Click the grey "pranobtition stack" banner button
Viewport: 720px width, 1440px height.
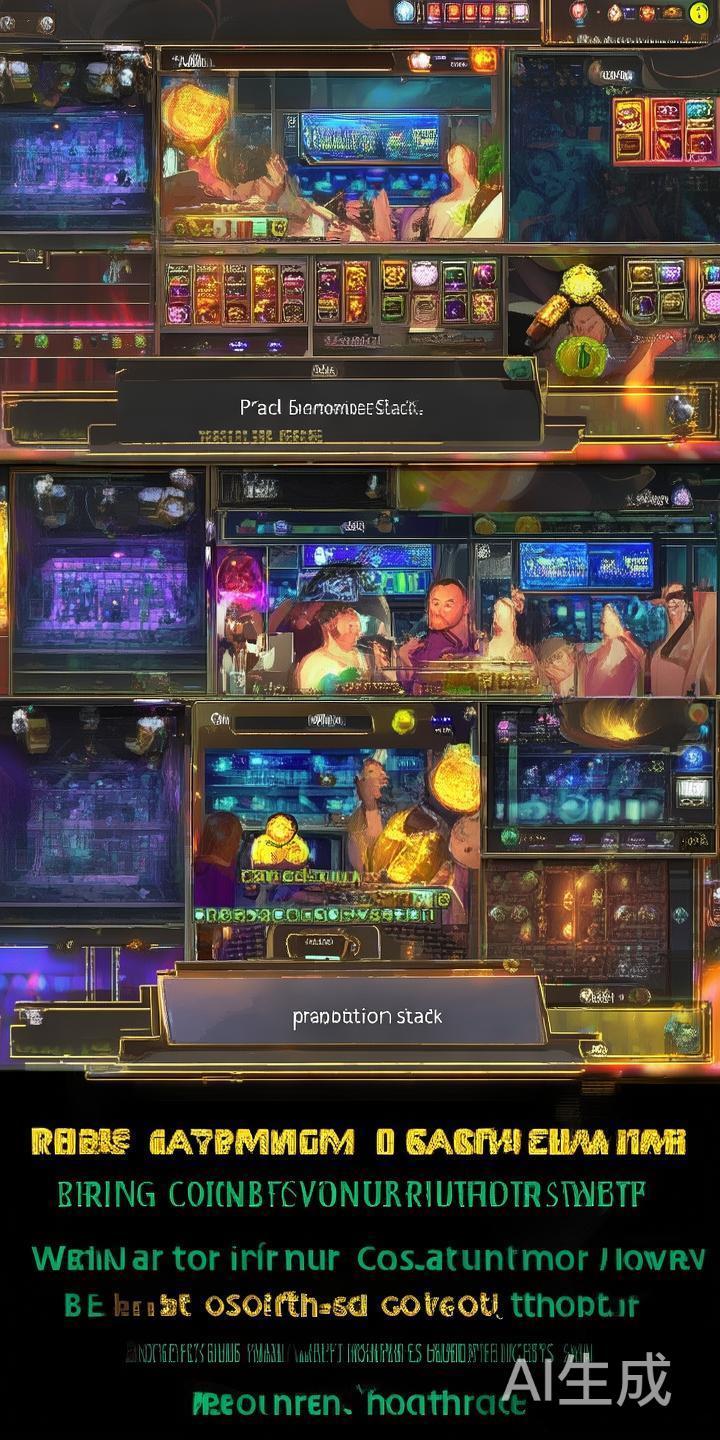tap(365, 1014)
